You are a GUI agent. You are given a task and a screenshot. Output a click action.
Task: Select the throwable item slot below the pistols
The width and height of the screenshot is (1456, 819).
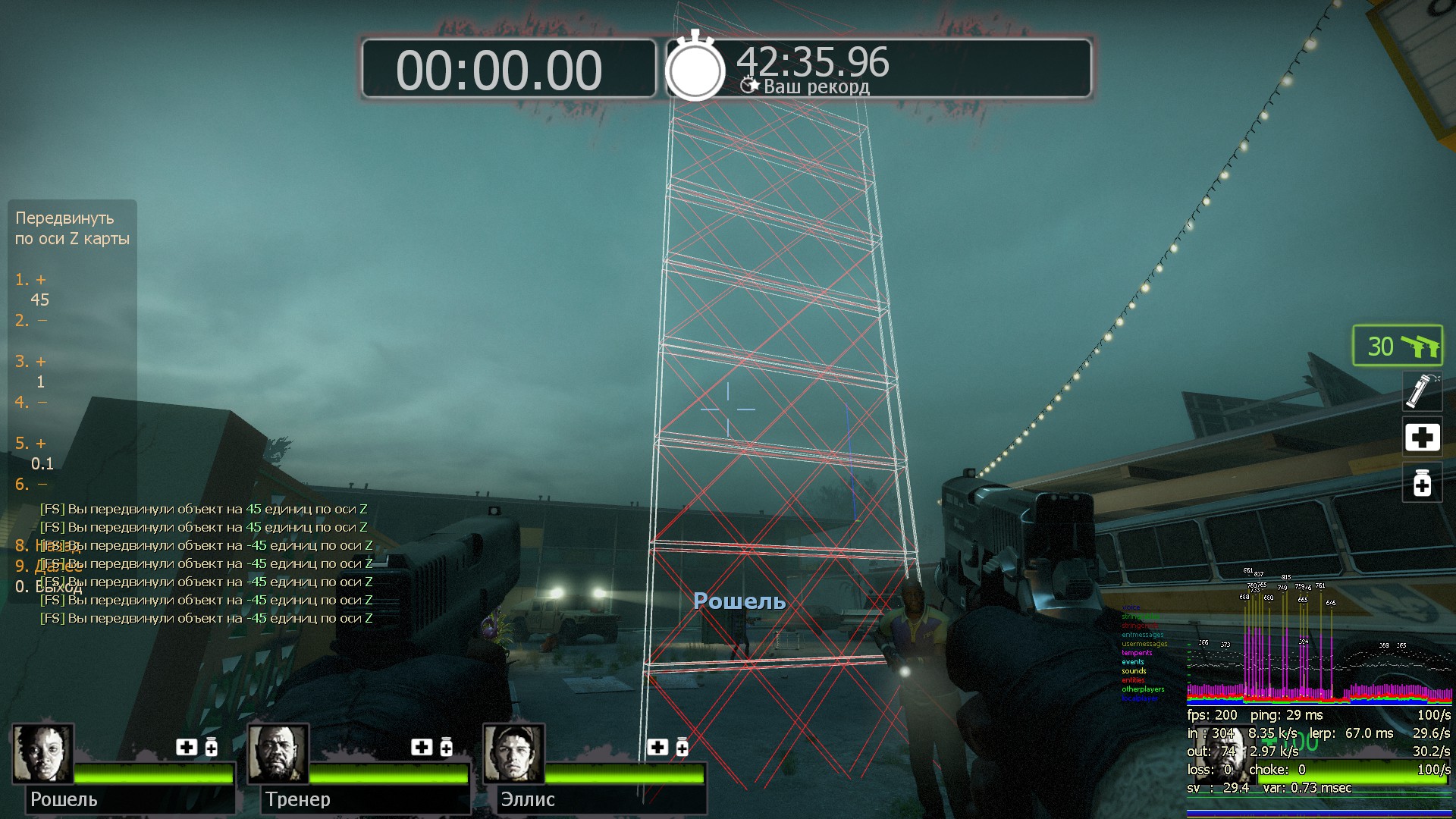click(x=1421, y=391)
